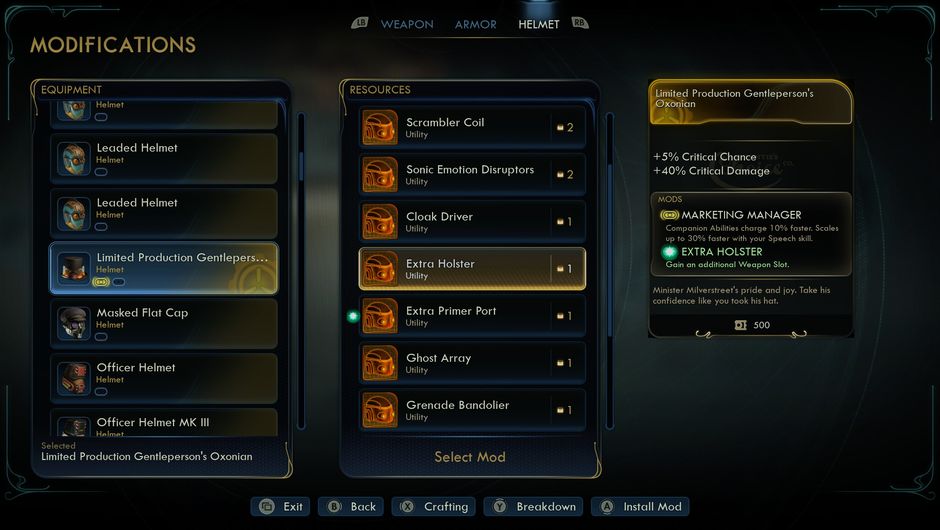
Task: Select the Extra Holster mod
Action: [472, 268]
